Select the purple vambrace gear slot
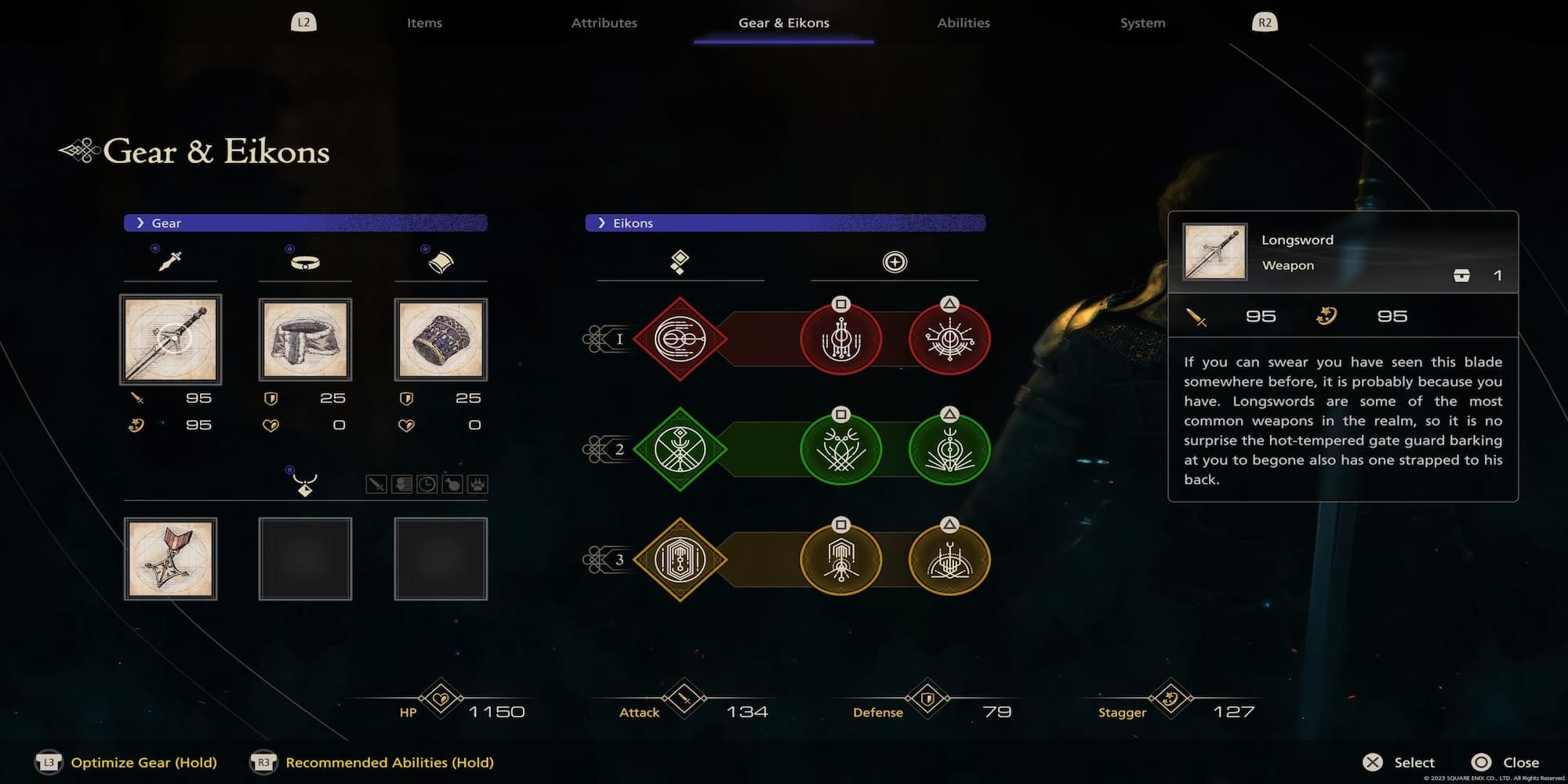 (441, 339)
